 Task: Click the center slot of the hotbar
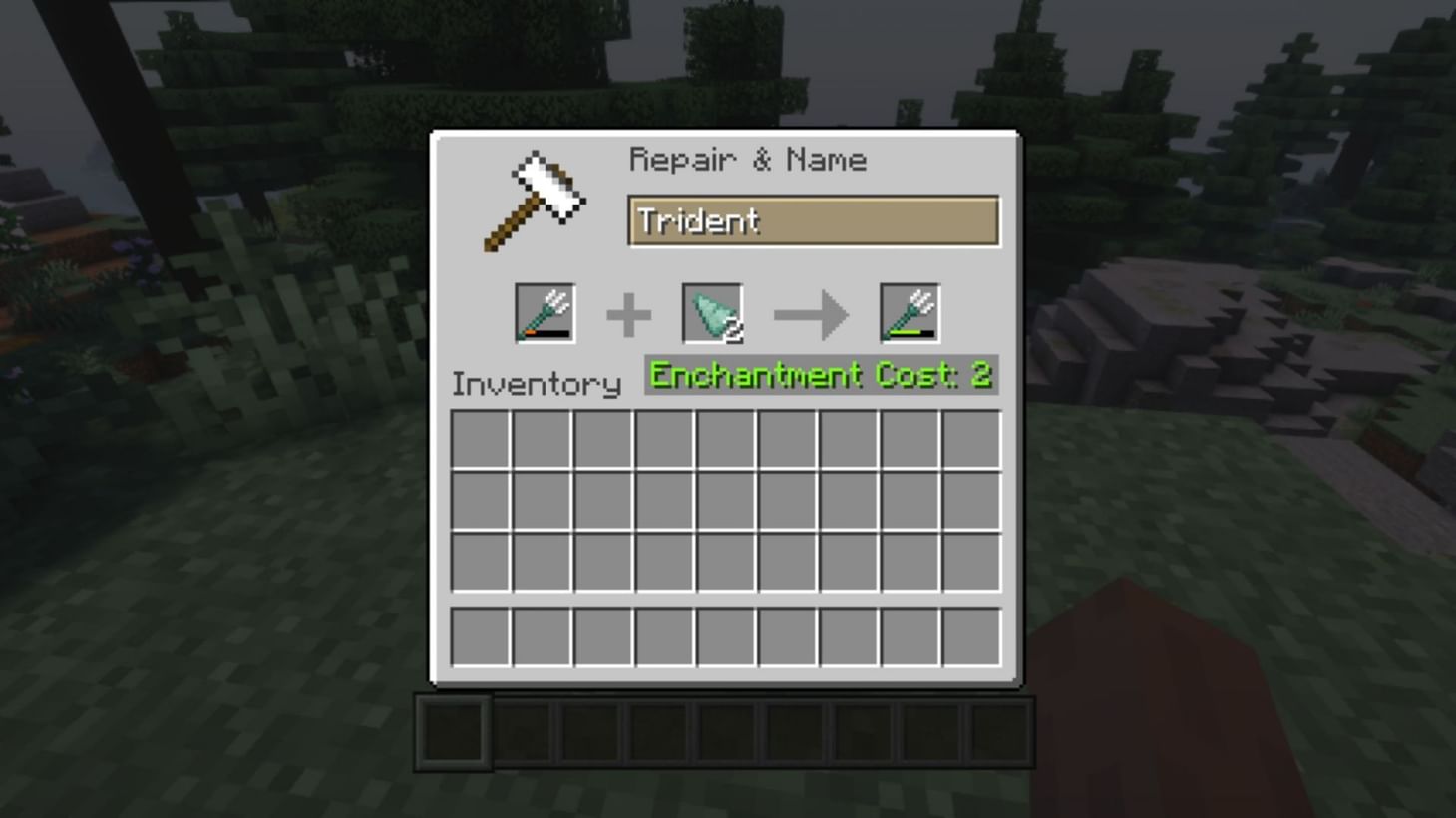point(725,731)
